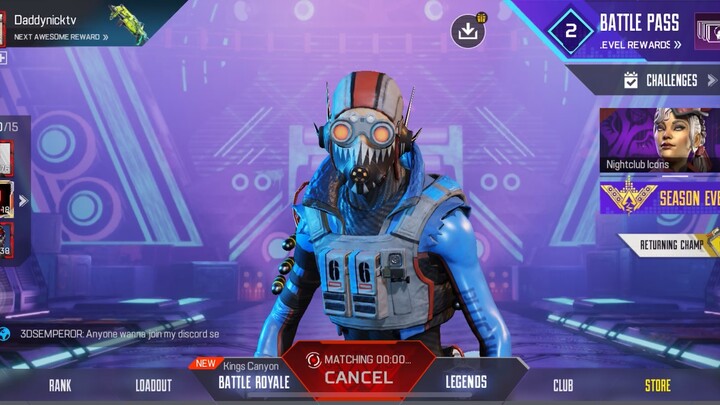Screen dimensions: 720x405
Task: Cancel the matchmaking search
Action: tap(358, 377)
